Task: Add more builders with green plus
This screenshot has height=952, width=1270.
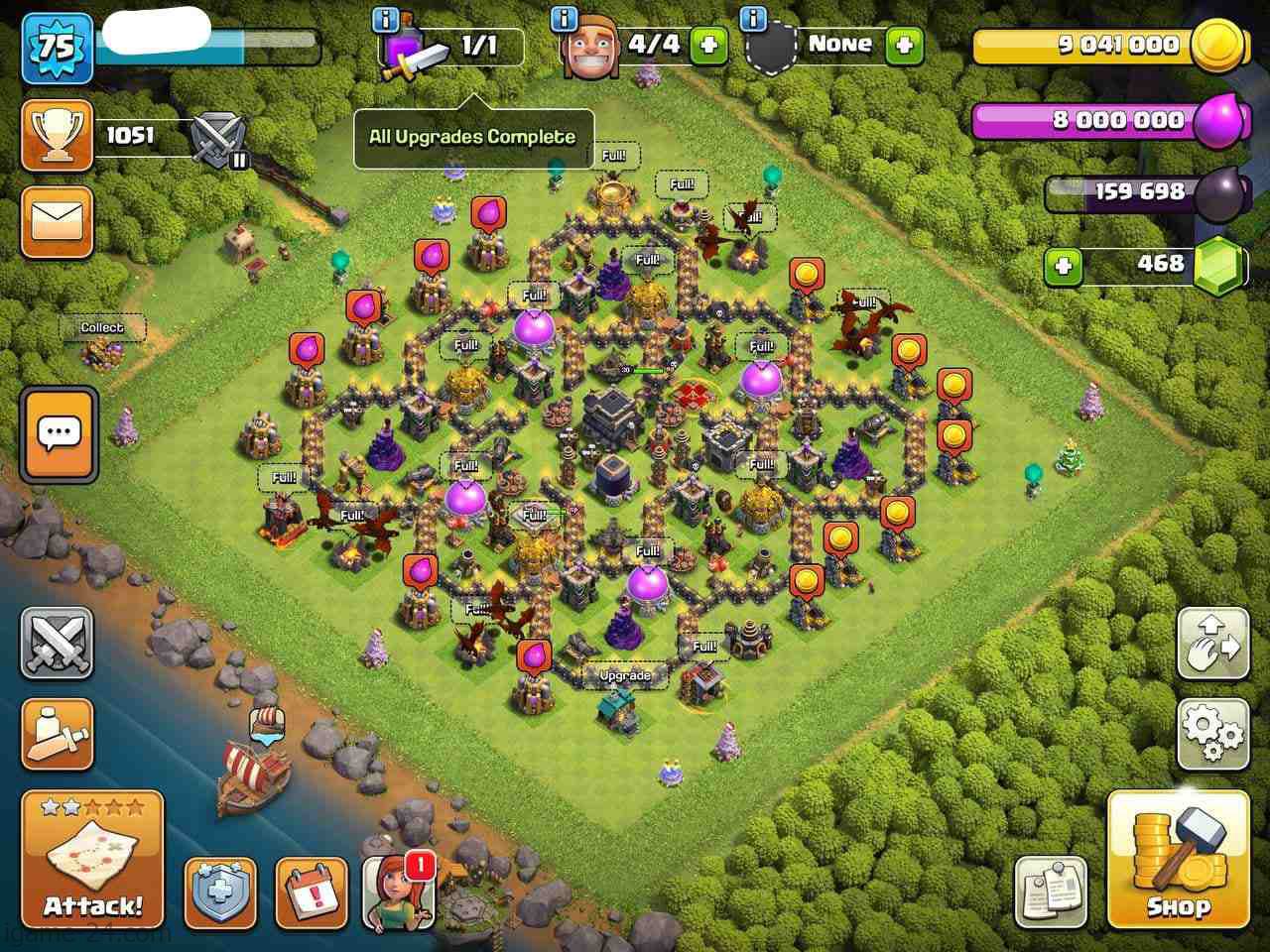Action: point(708,45)
